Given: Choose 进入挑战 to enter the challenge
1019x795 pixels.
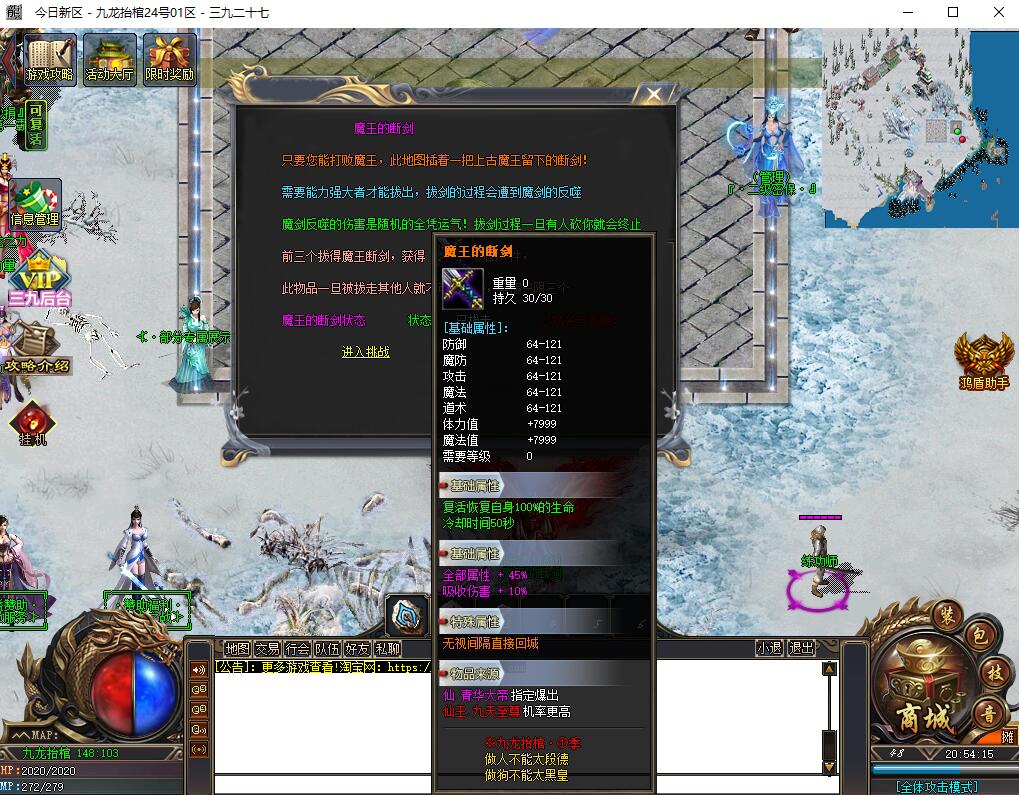Looking at the screenshot, I should (x=365, y=352).
